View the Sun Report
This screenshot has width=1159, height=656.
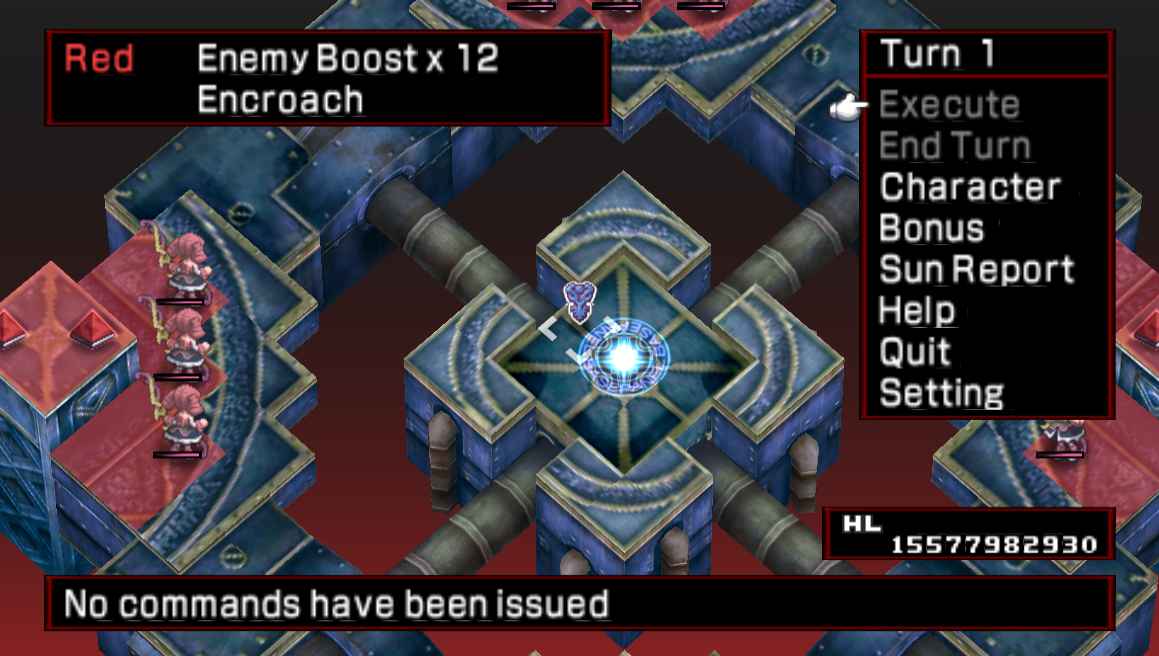click(976, 270)
